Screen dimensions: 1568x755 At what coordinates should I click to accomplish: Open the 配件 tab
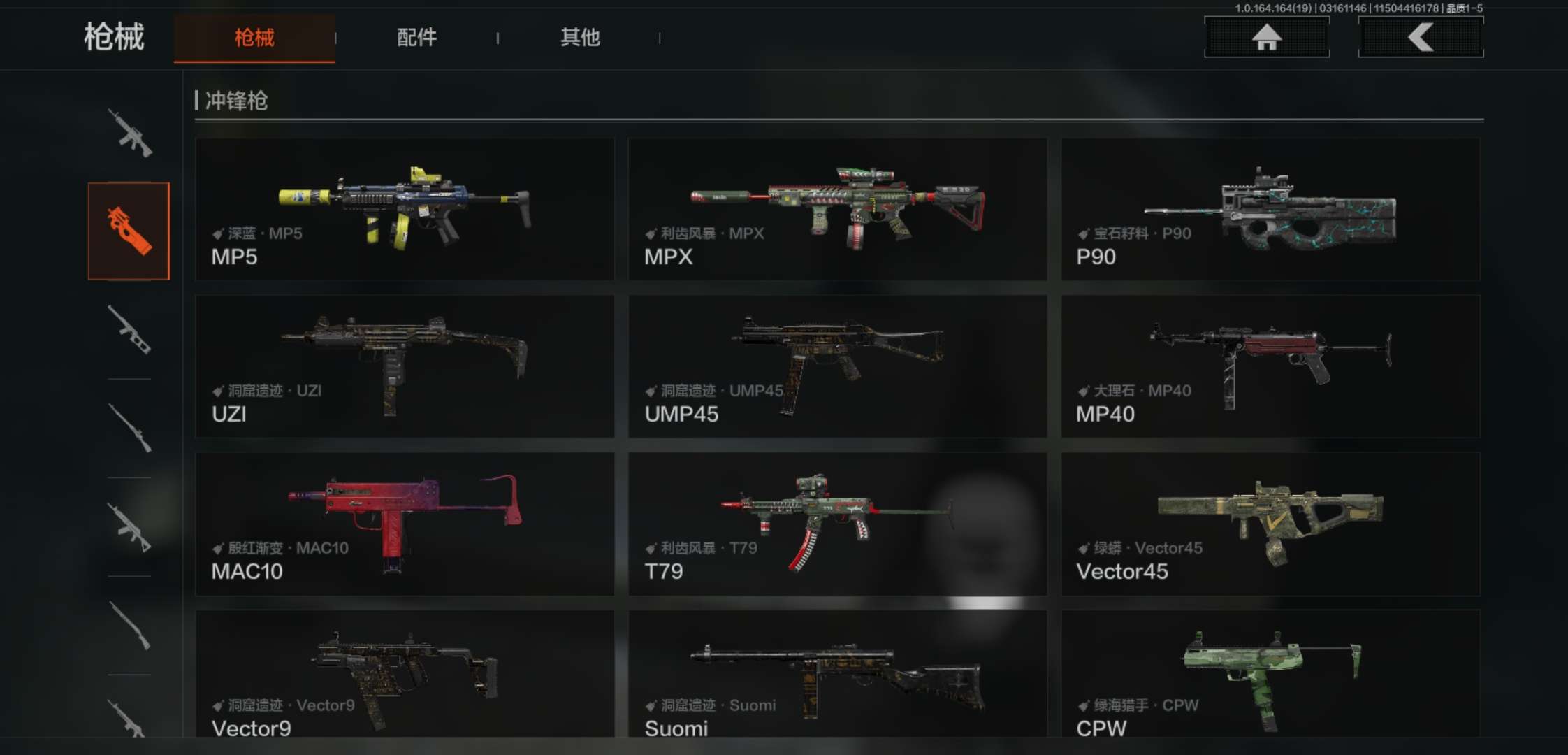417,38
